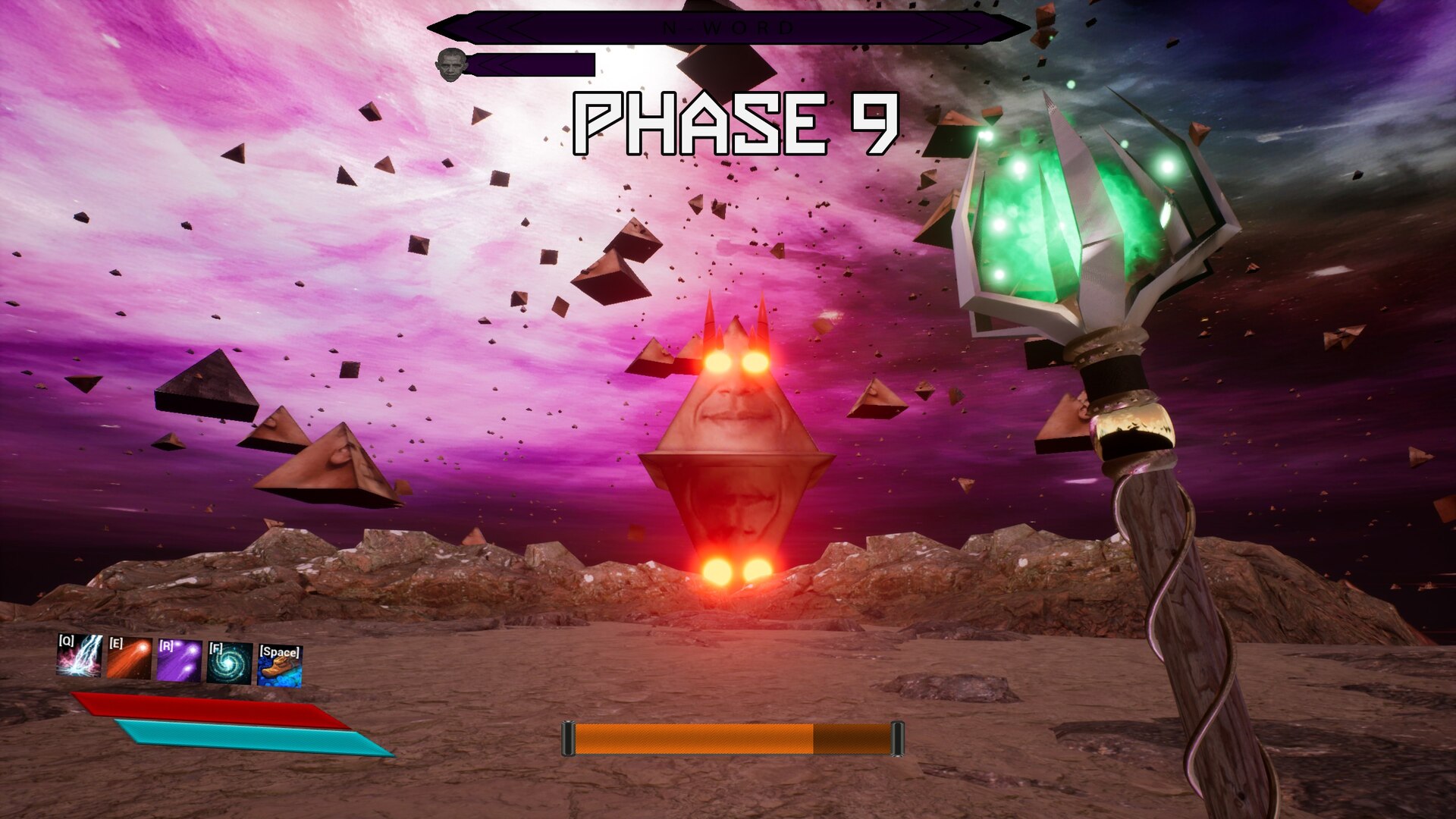The image size is (1456, 819).
Task: Select the purple triple-orb missile ability
Action: (x=179, y=661)
